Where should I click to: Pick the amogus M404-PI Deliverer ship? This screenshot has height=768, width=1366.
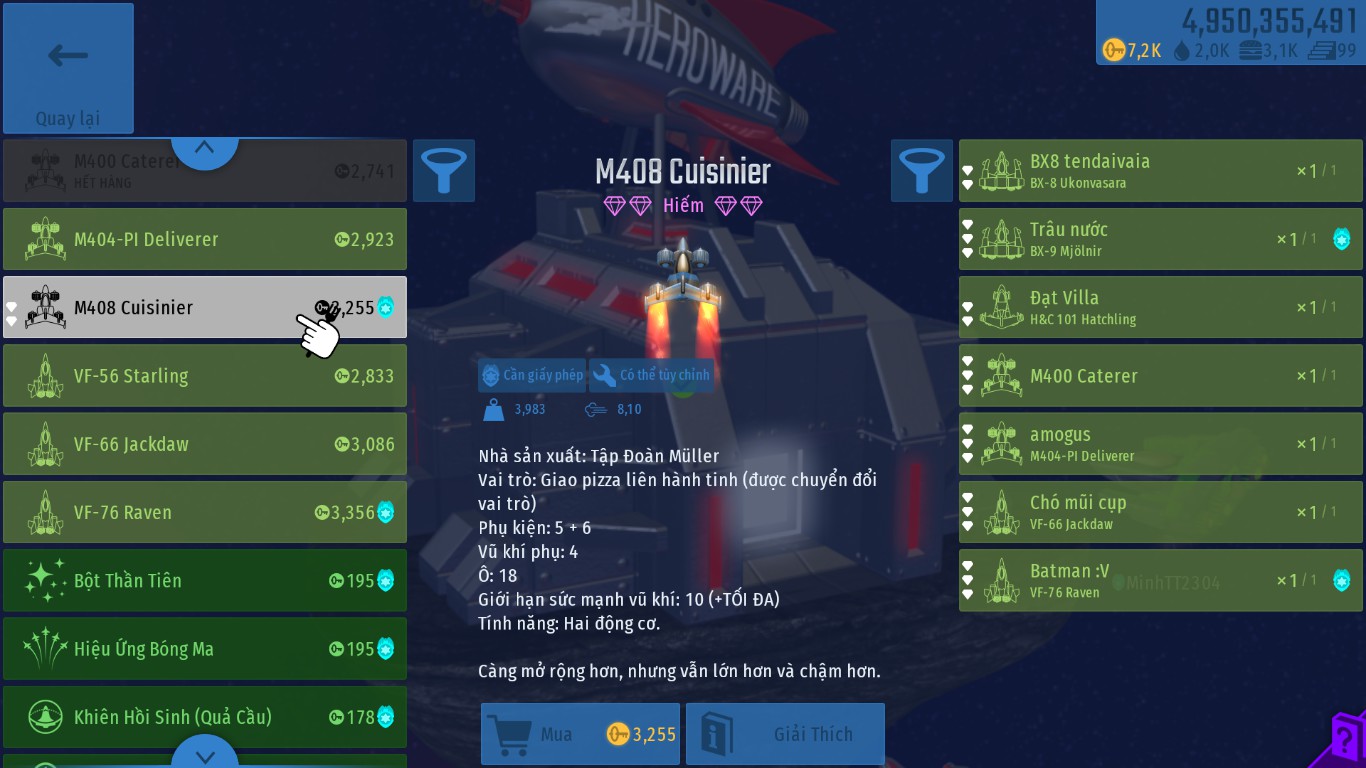[x=1160, y=444]
